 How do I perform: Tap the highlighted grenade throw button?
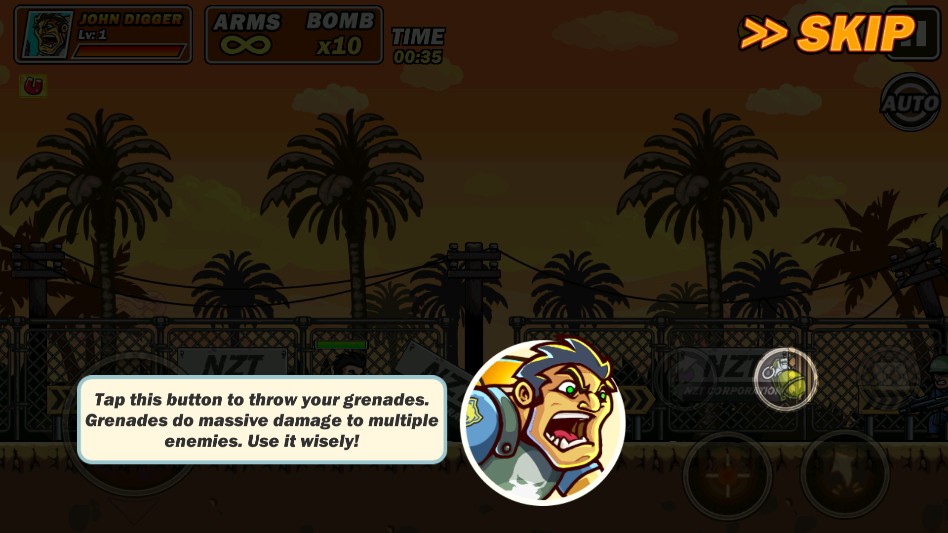[785, 379]
